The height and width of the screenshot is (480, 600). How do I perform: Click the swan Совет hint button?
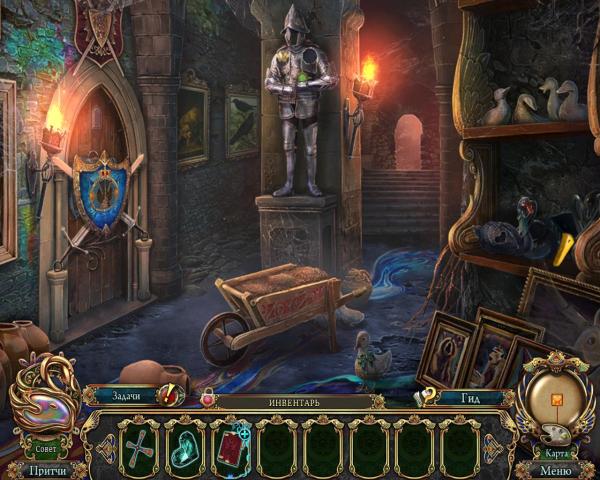44,396
